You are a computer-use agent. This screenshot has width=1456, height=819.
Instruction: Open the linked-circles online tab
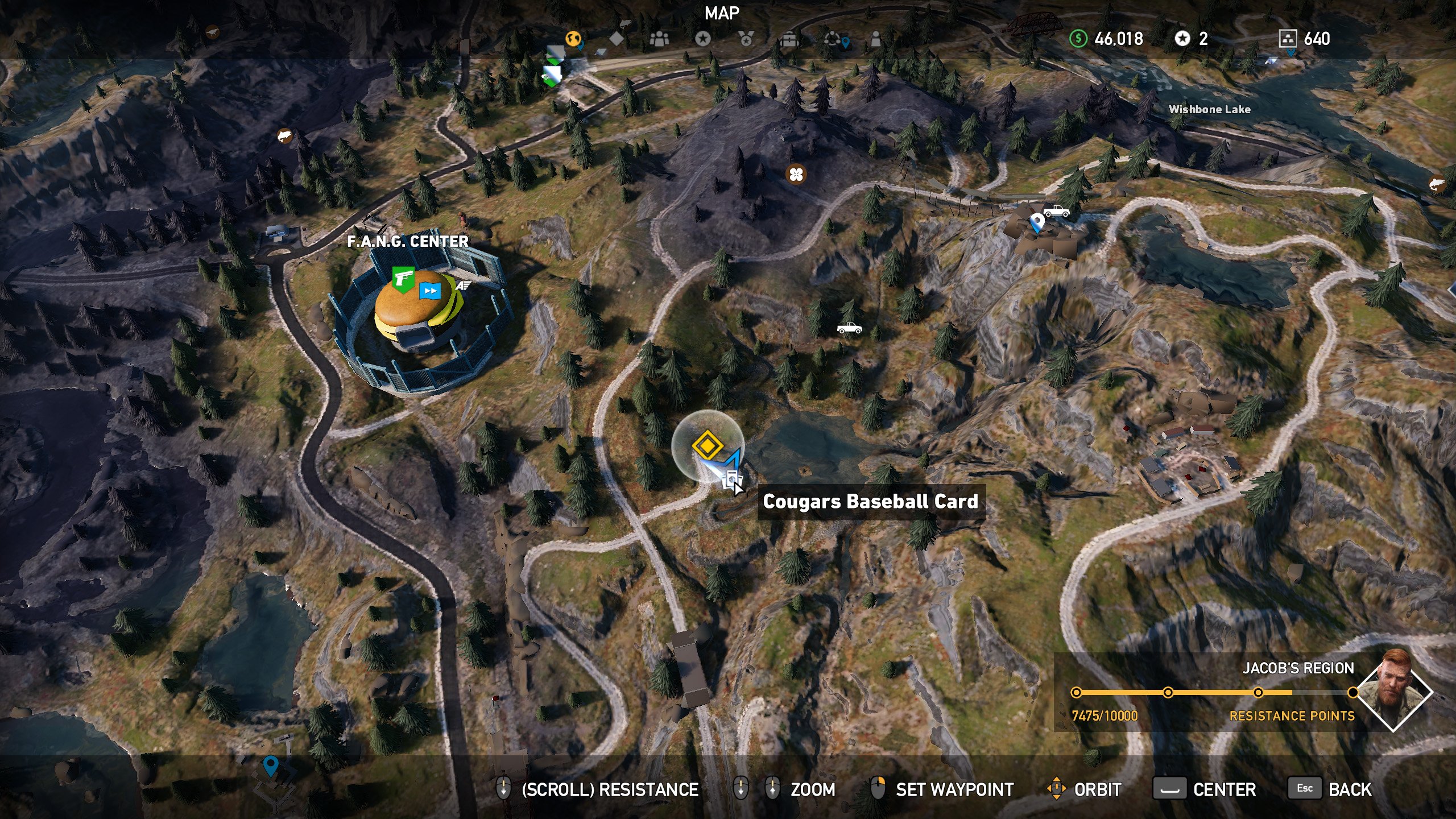click(833, 39)
